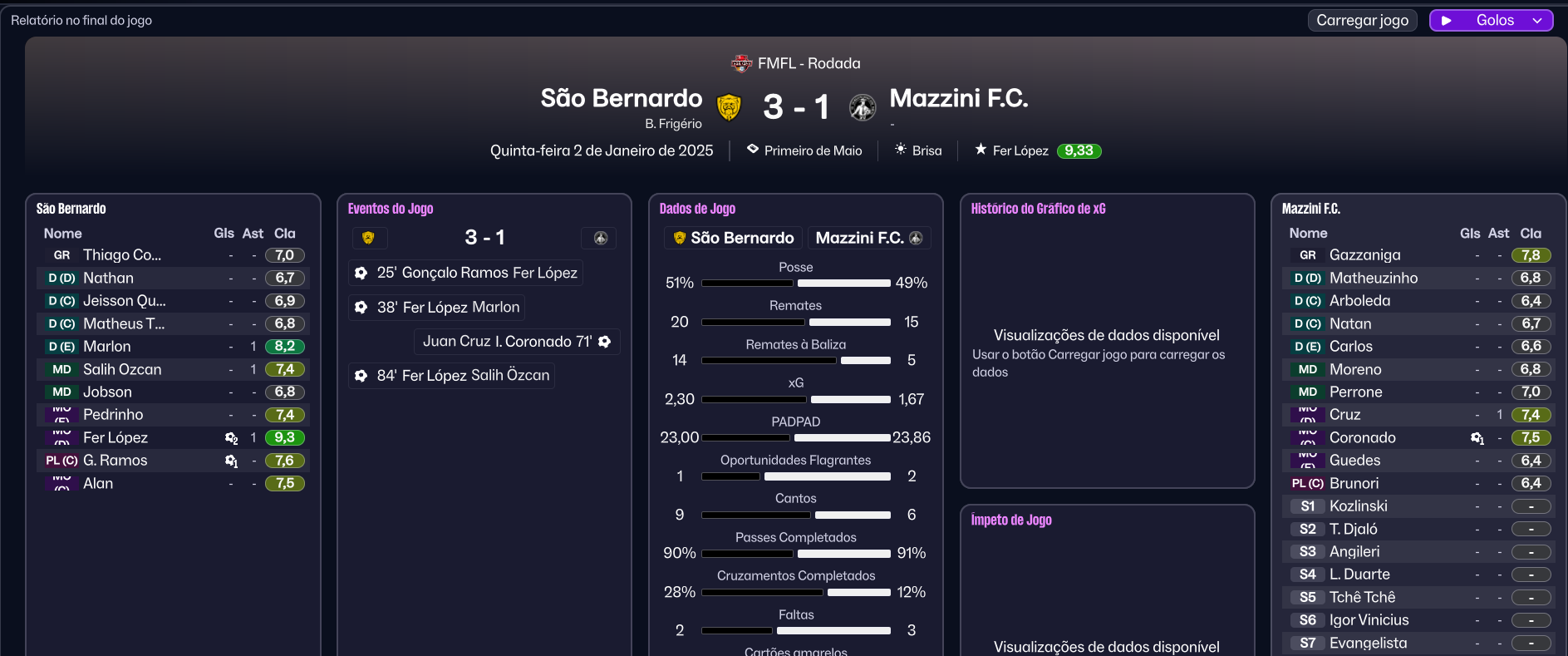Click the São Bernardo crest in the scoreboard
The width and height of the screenshot is (1568, 656).
click(x=729, y=106)
